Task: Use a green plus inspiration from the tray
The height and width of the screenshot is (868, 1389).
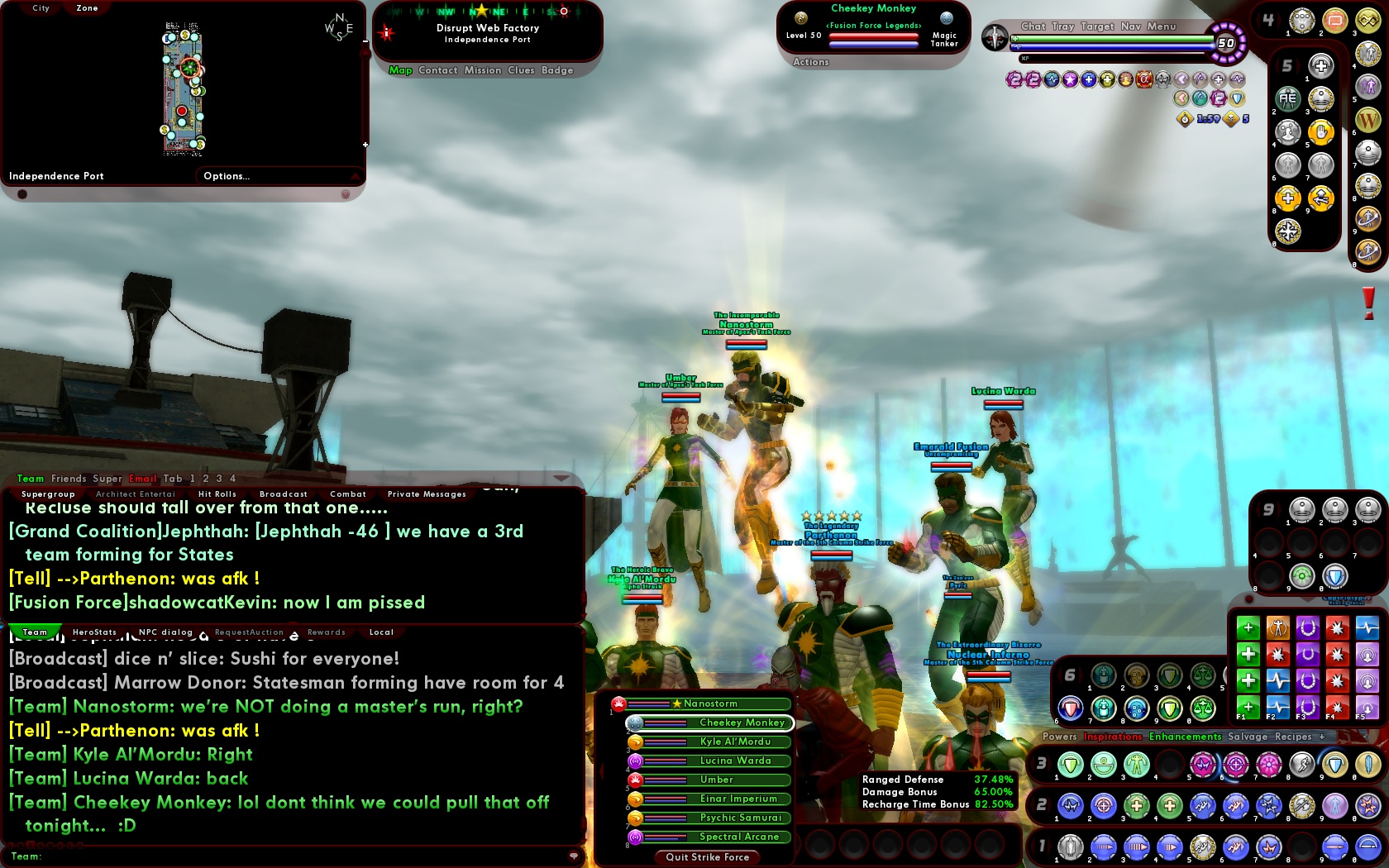Action: tap(1248, 628)
